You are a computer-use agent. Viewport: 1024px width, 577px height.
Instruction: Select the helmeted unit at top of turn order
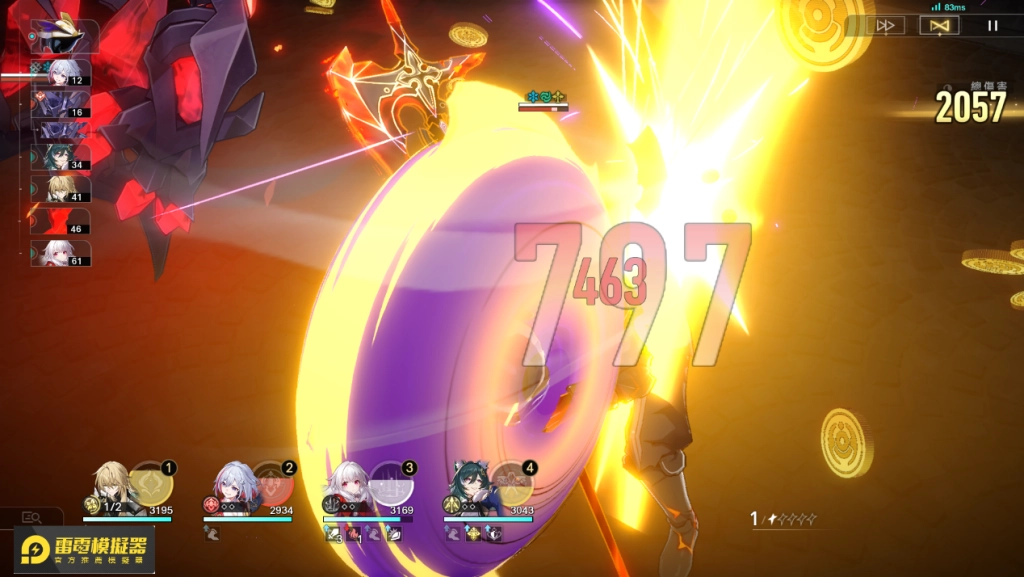(x=65, y=34)
